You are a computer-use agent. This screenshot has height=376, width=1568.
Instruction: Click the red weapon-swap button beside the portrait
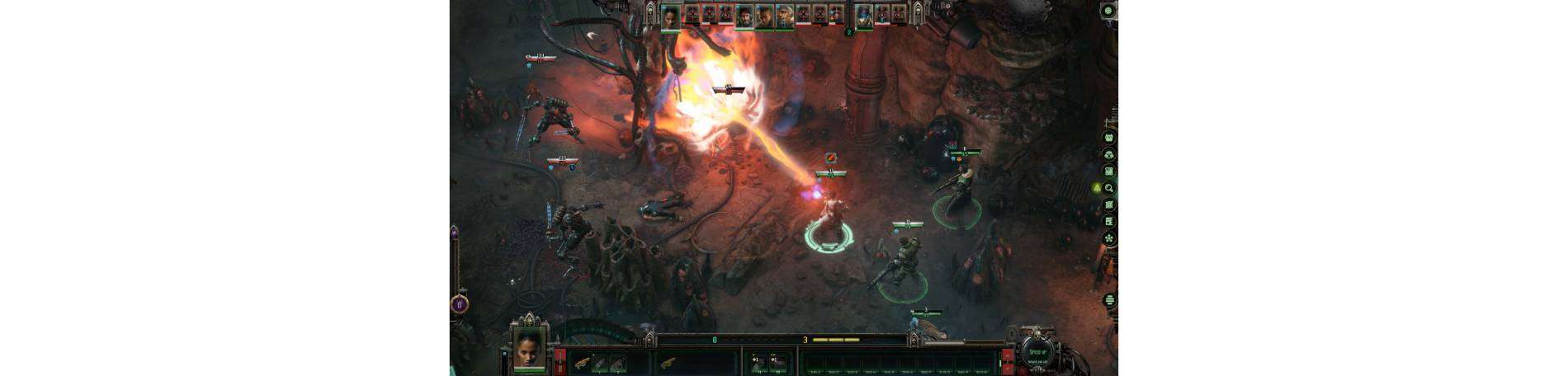coord(560,360)
